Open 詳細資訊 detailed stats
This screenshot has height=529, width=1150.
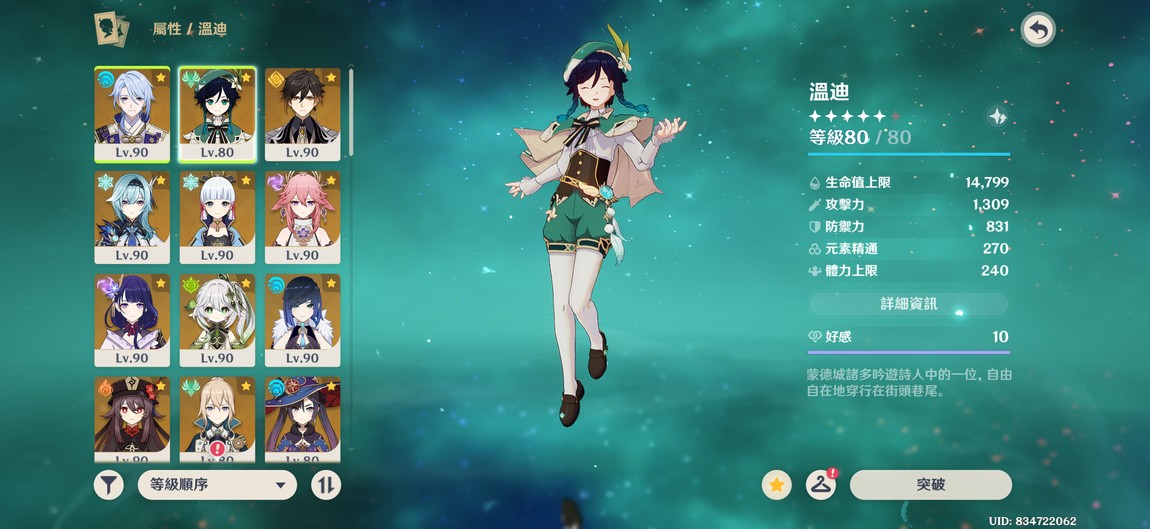[x=908, y=304]
